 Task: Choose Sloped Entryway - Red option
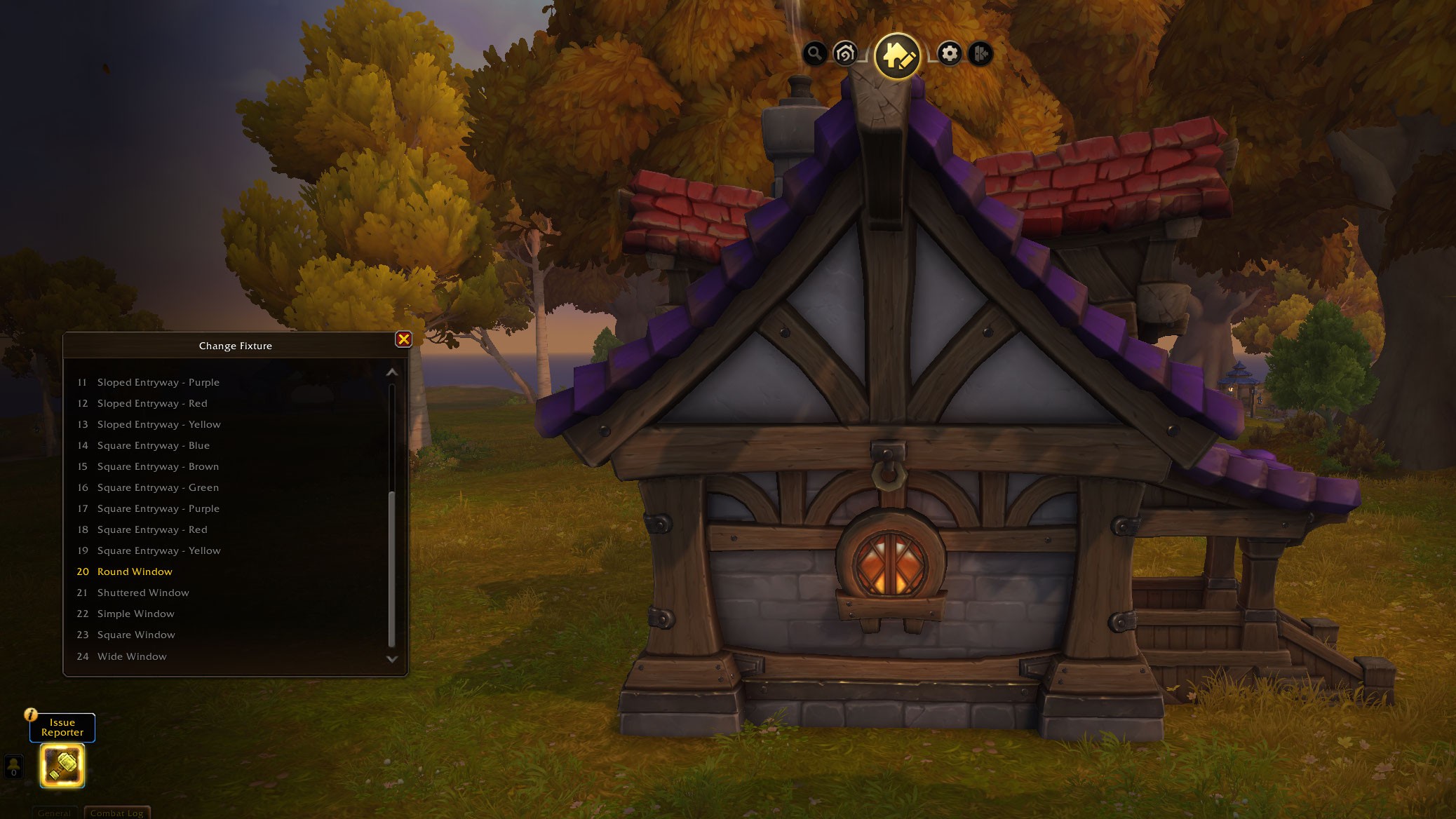(x=152, y=403)
